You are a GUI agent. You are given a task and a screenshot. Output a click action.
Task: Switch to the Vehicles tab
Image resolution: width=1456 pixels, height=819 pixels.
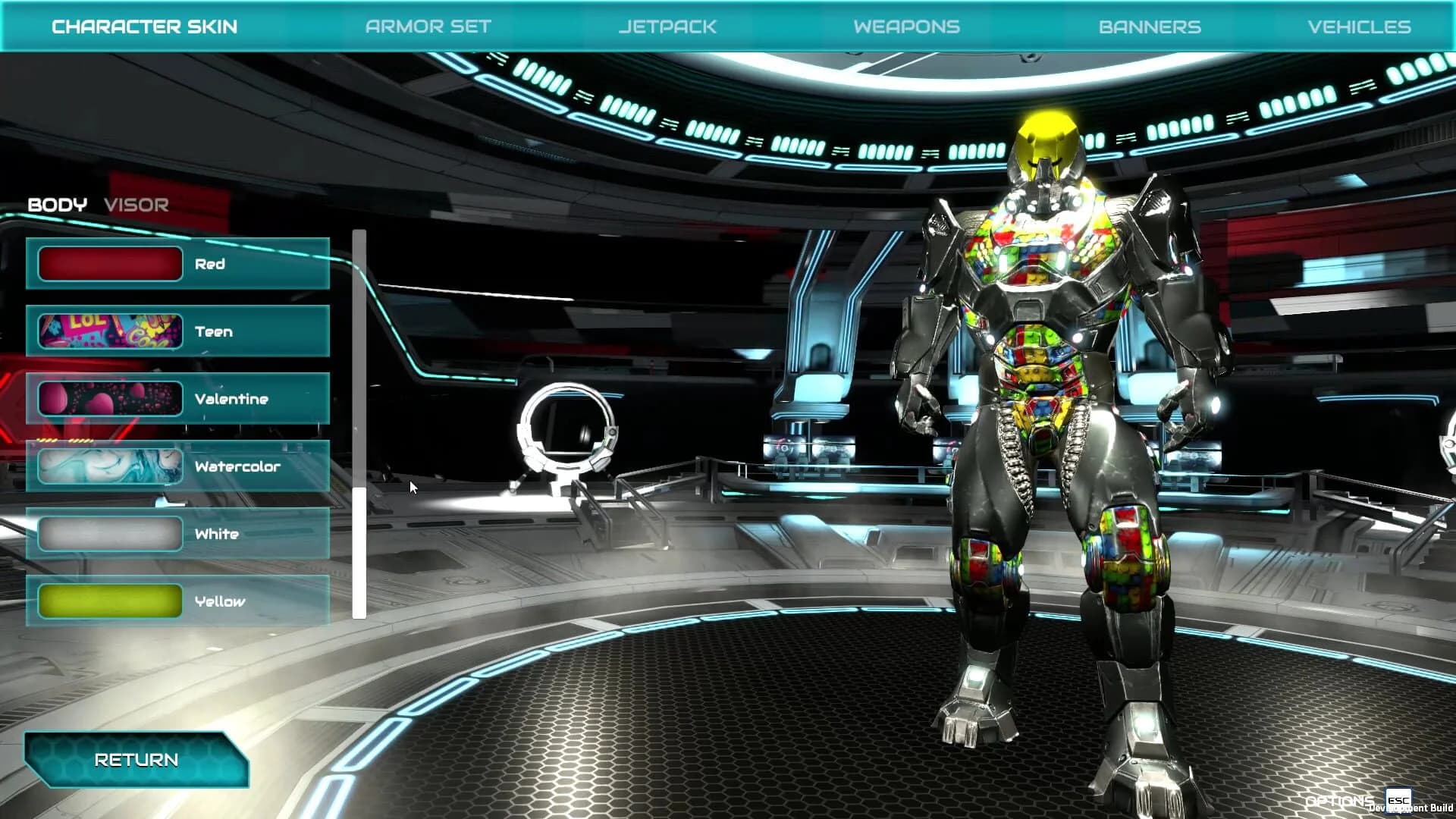pos(1357,26)
